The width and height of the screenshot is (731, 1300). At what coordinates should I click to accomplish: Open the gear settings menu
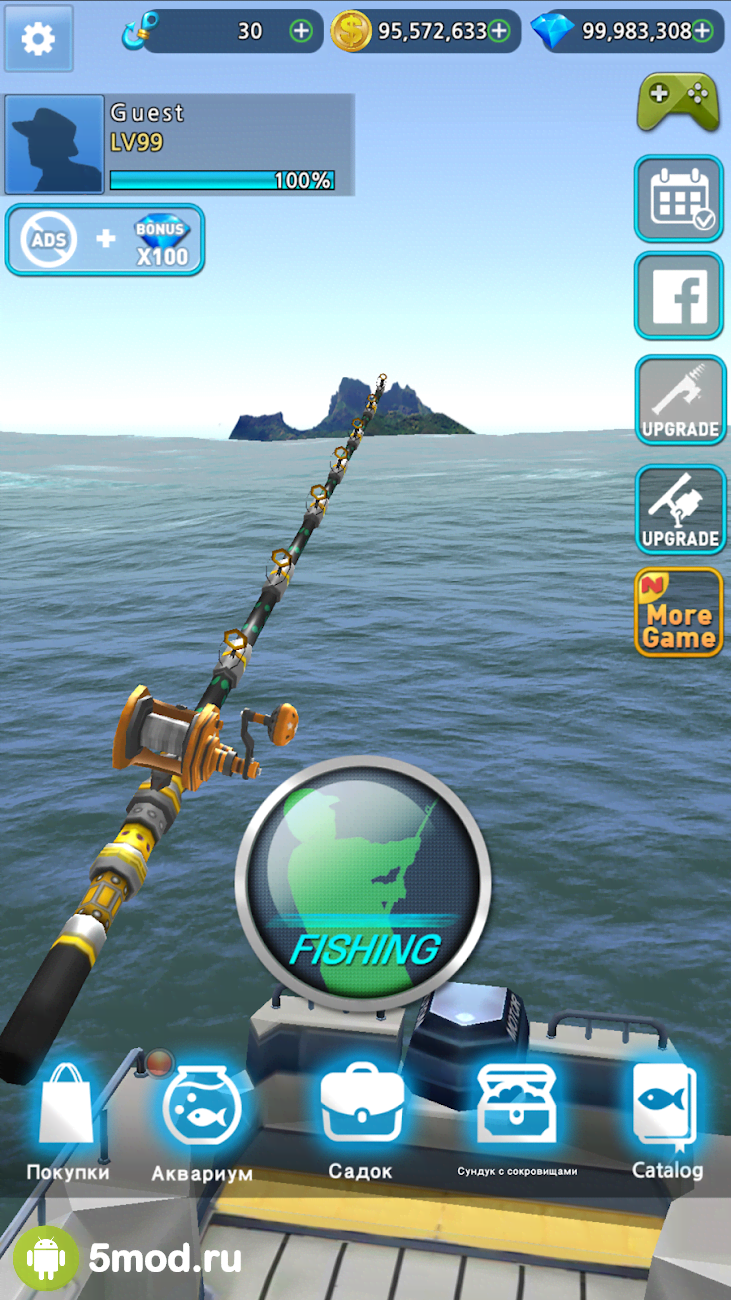coord(39,39)
